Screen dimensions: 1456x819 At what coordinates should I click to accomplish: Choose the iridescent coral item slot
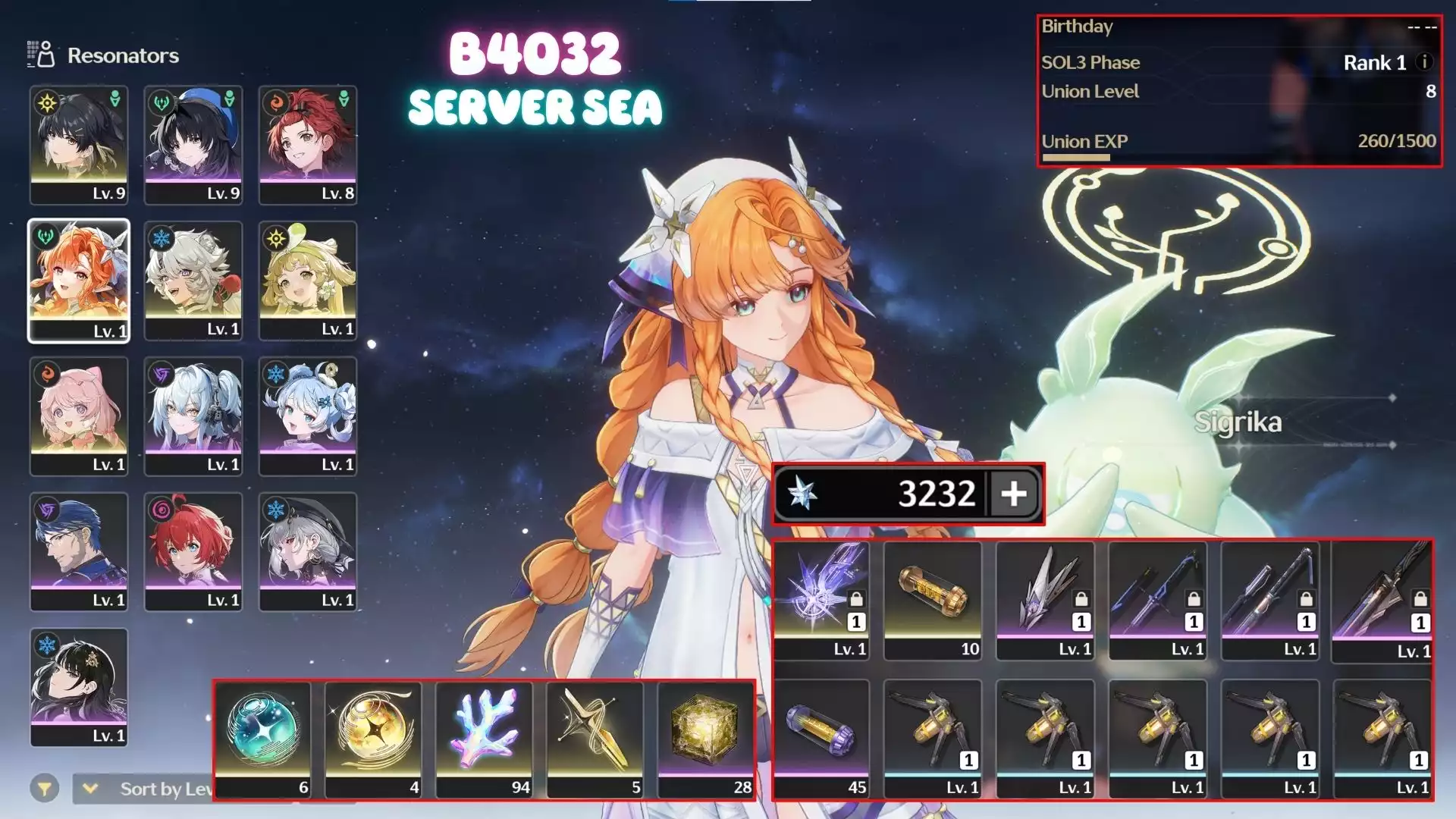[485, 739]
